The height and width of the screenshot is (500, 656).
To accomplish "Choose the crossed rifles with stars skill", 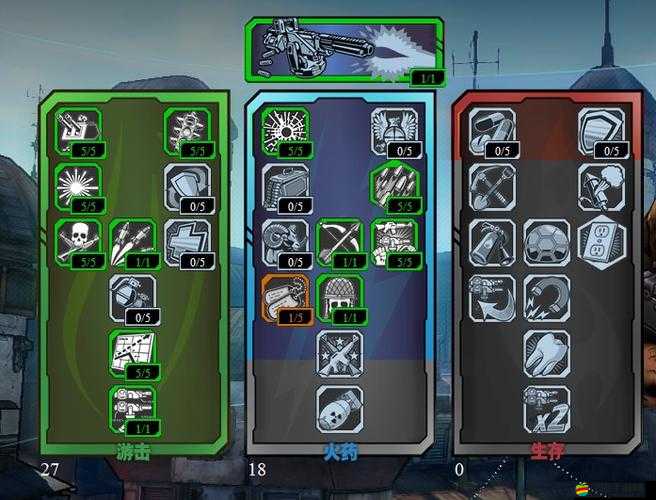I will pos(340,352).
